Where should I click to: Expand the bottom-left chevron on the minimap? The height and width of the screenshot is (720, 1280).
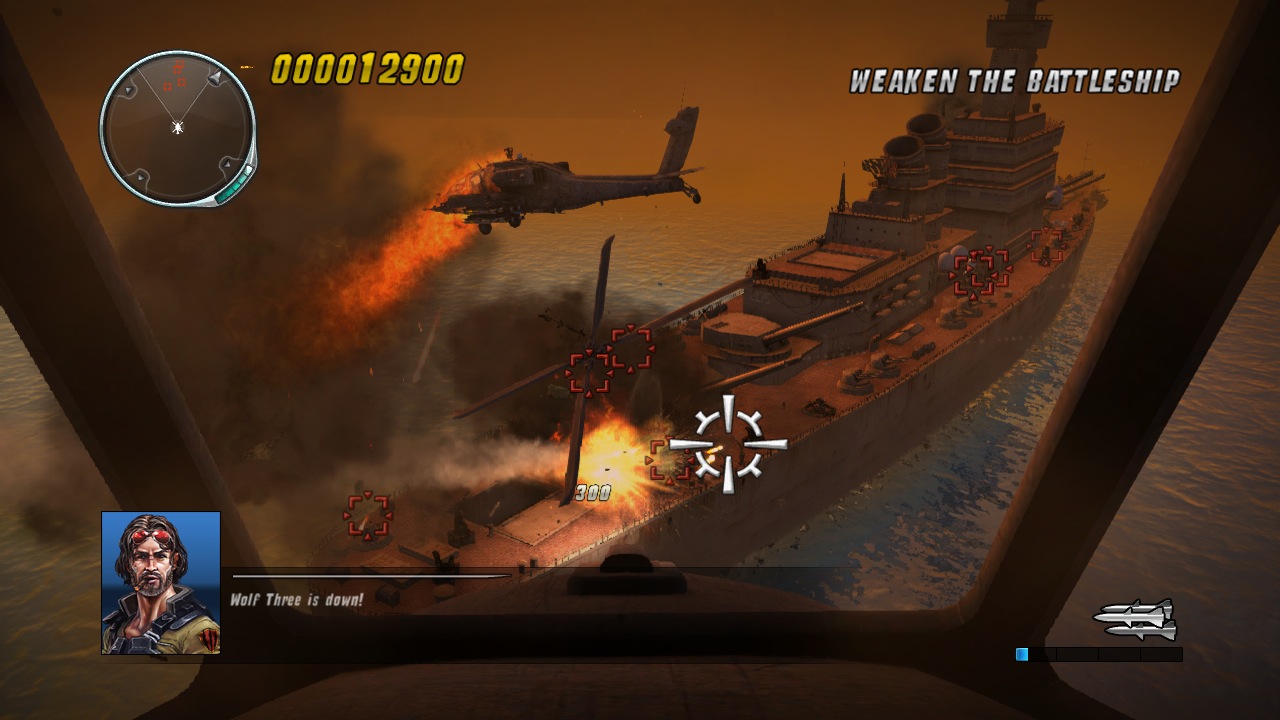pos(141,178)
